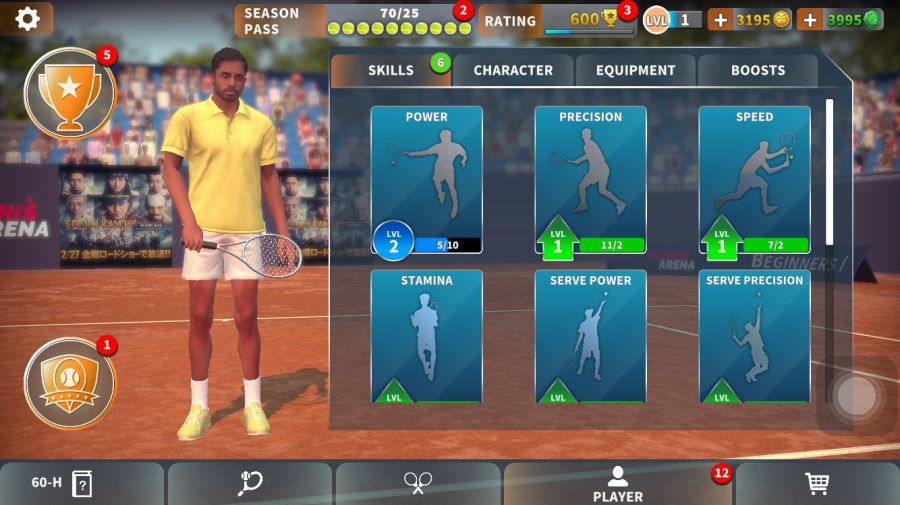Add more green tennis ball currency
900x505 pixels.
(x=809, y=19)
